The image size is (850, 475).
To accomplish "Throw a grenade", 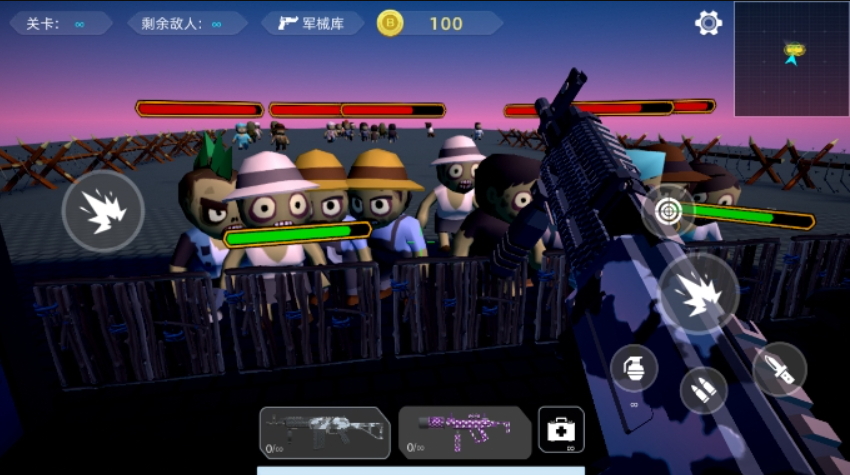I will click(634, 369).
